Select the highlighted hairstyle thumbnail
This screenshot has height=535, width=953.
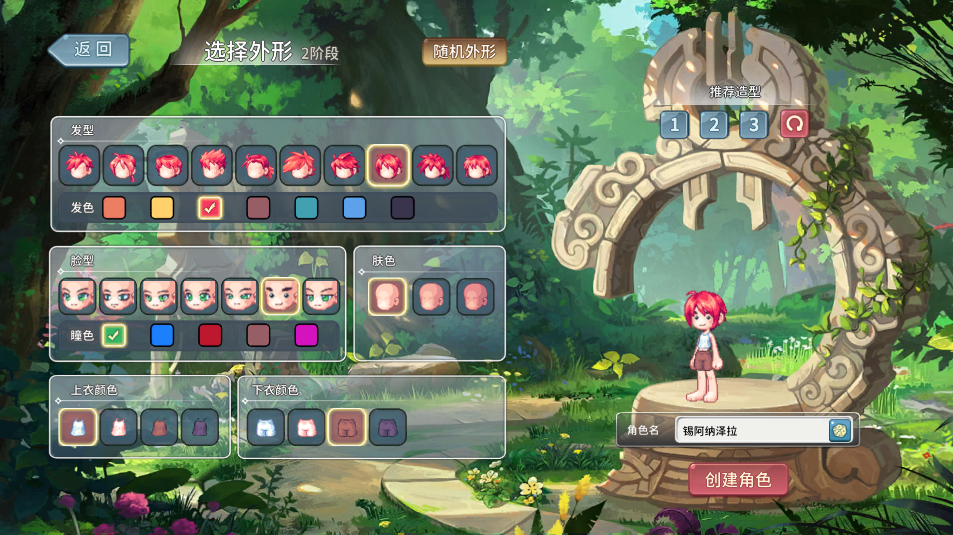coord(388,165)
